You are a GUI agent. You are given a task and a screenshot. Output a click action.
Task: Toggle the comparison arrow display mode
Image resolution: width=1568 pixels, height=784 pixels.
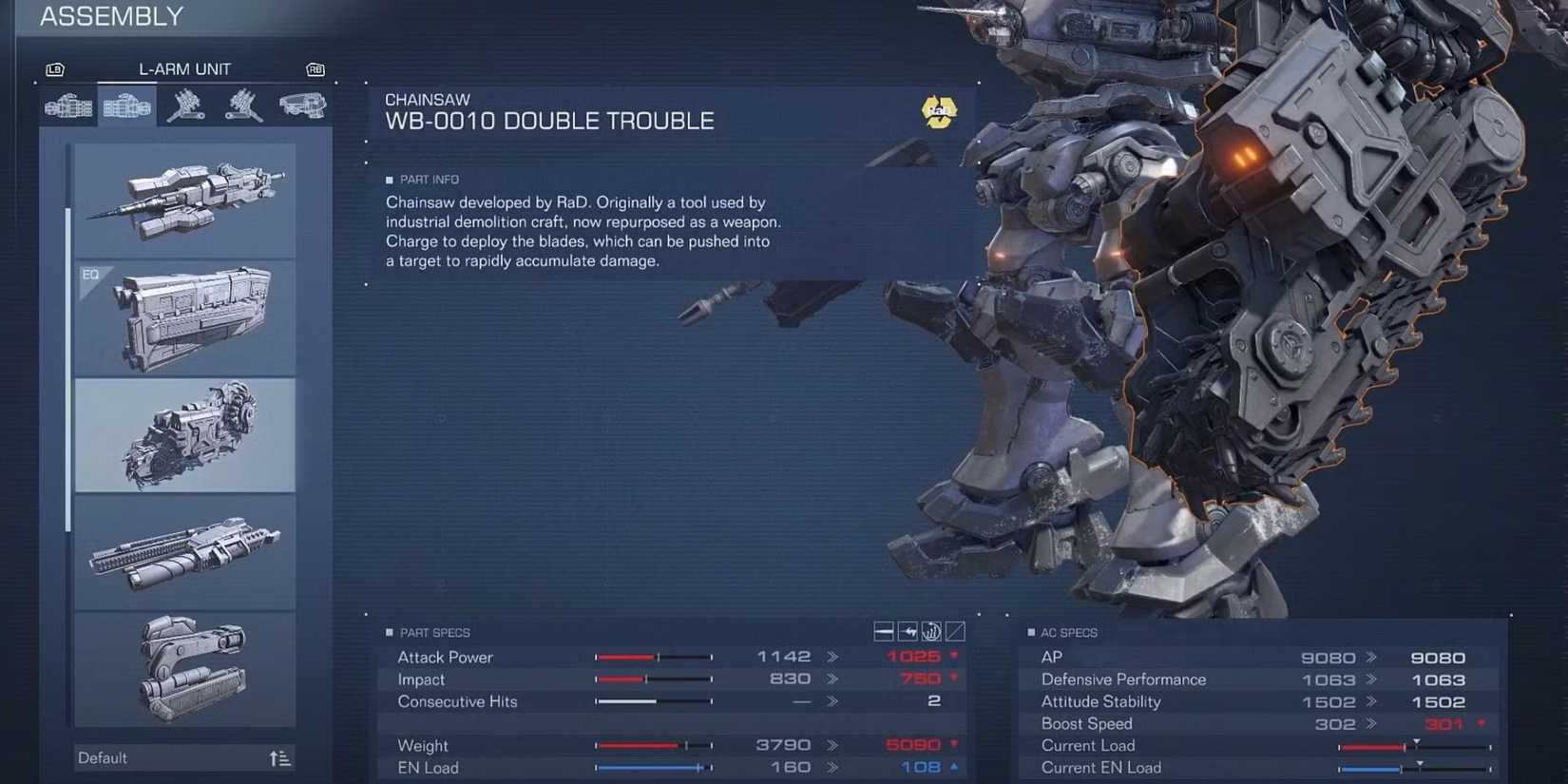[907, 630]
